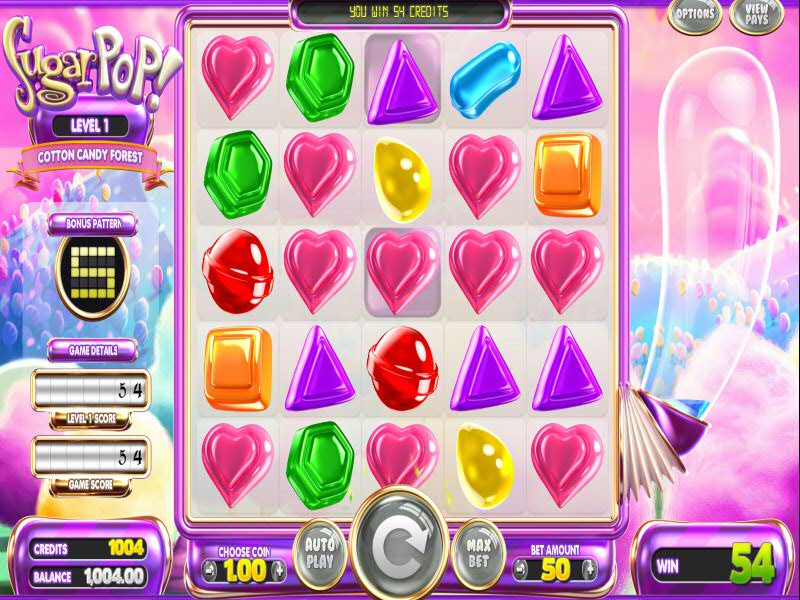Spin the reels with the round arrow button
The image size is (800, 600).
pyautogui.click(x=399, y=547)
